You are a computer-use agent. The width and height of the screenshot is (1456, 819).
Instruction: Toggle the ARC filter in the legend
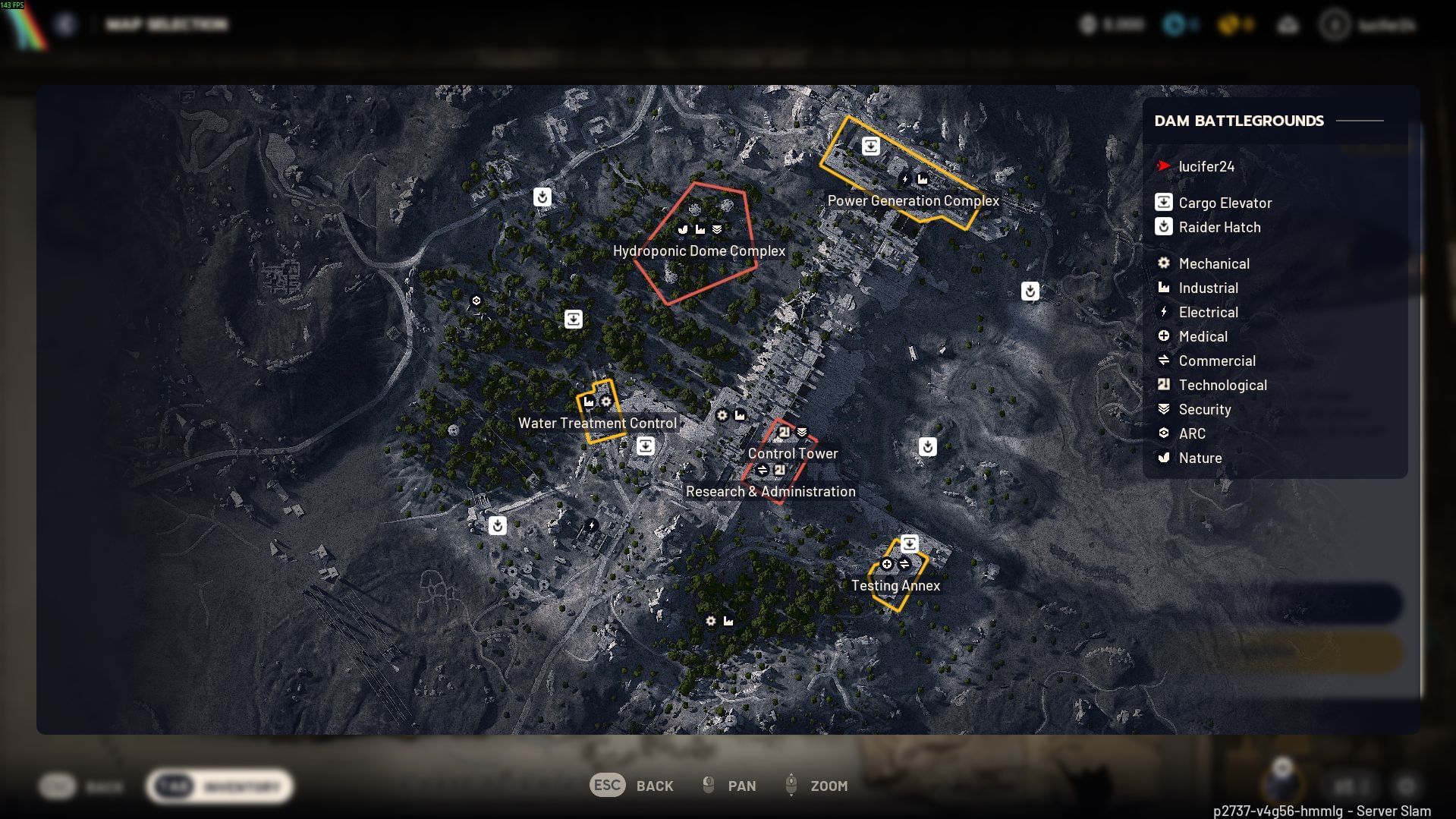pos(1165,433)
